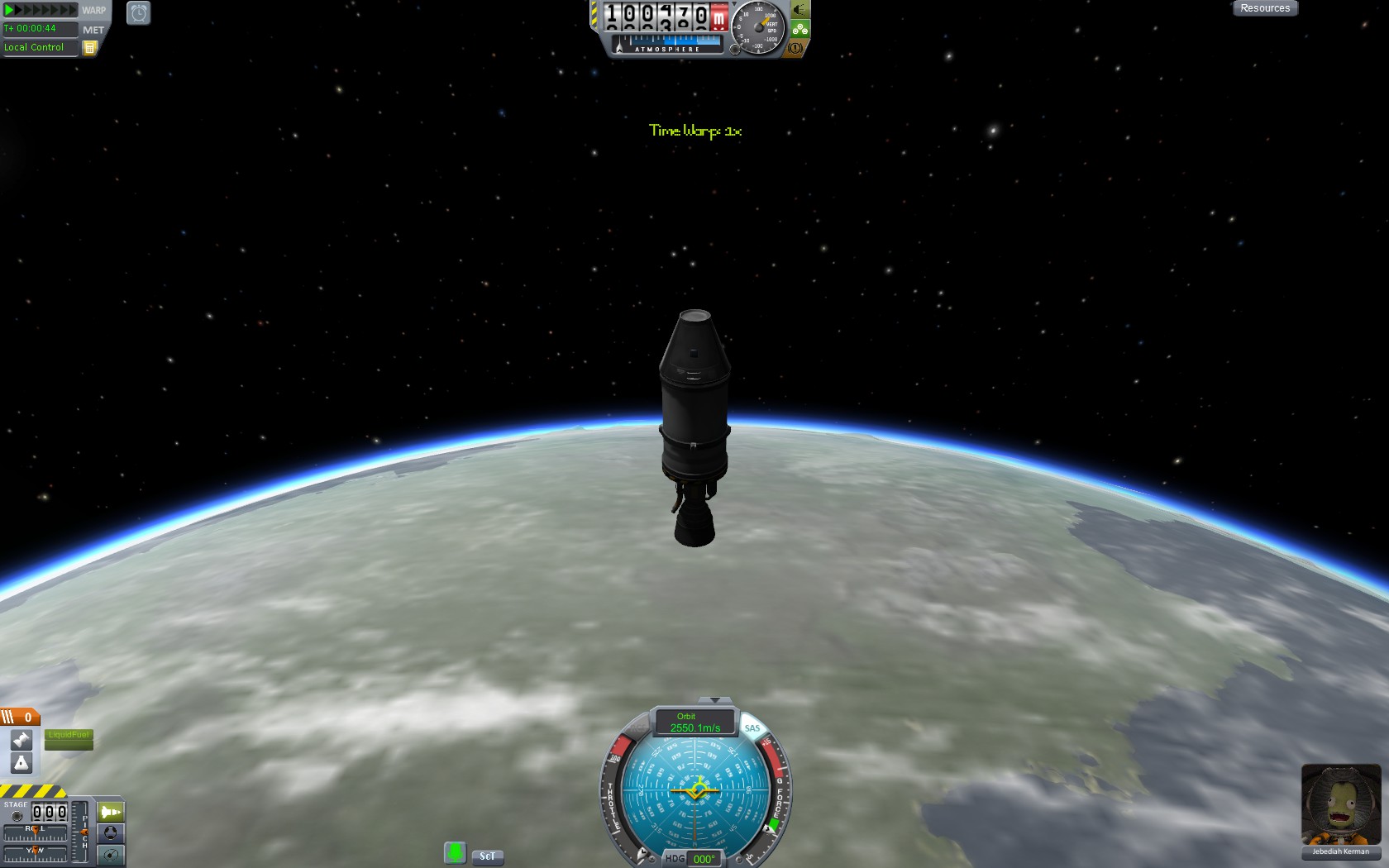Screen dimensions: 1389x868
Task: Click the green microphone icon
Action: pyautogui.click(x=455, y=852)
